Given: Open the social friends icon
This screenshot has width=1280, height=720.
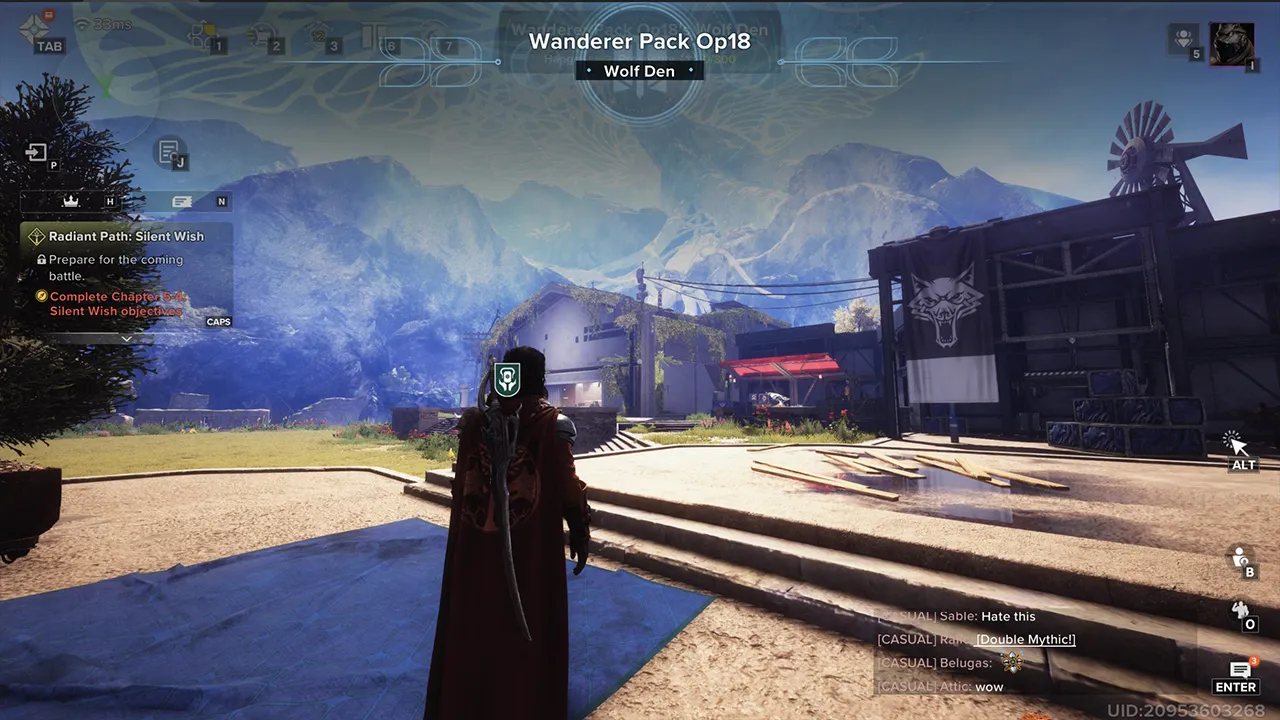Looking at the screenshot, I should [1184, 39].
